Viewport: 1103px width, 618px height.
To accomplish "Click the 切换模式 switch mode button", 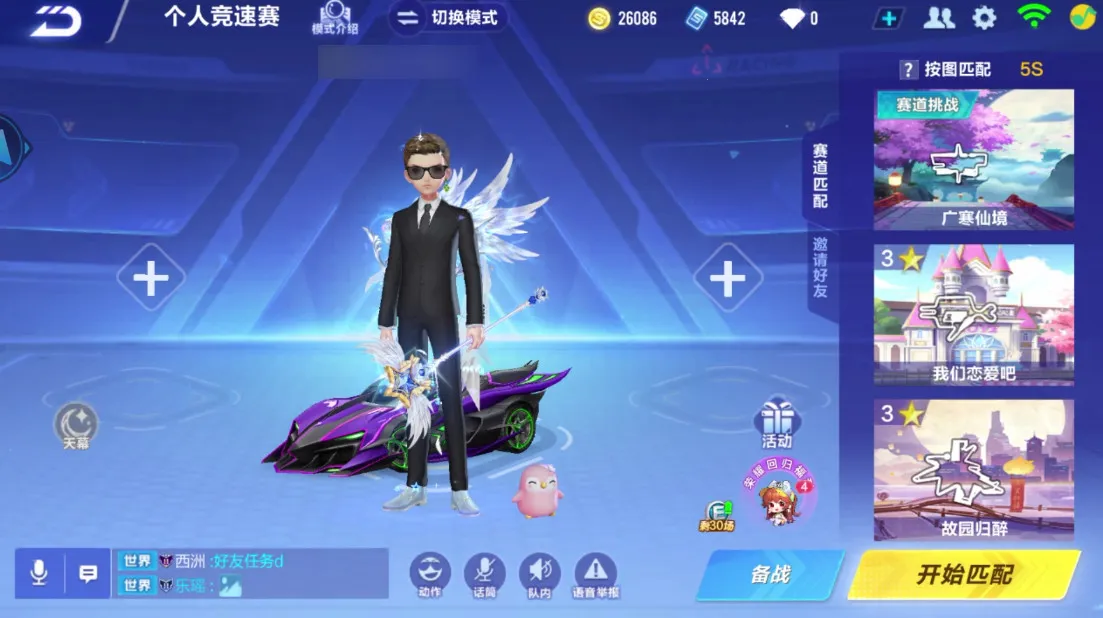I will tap(448, 18).
